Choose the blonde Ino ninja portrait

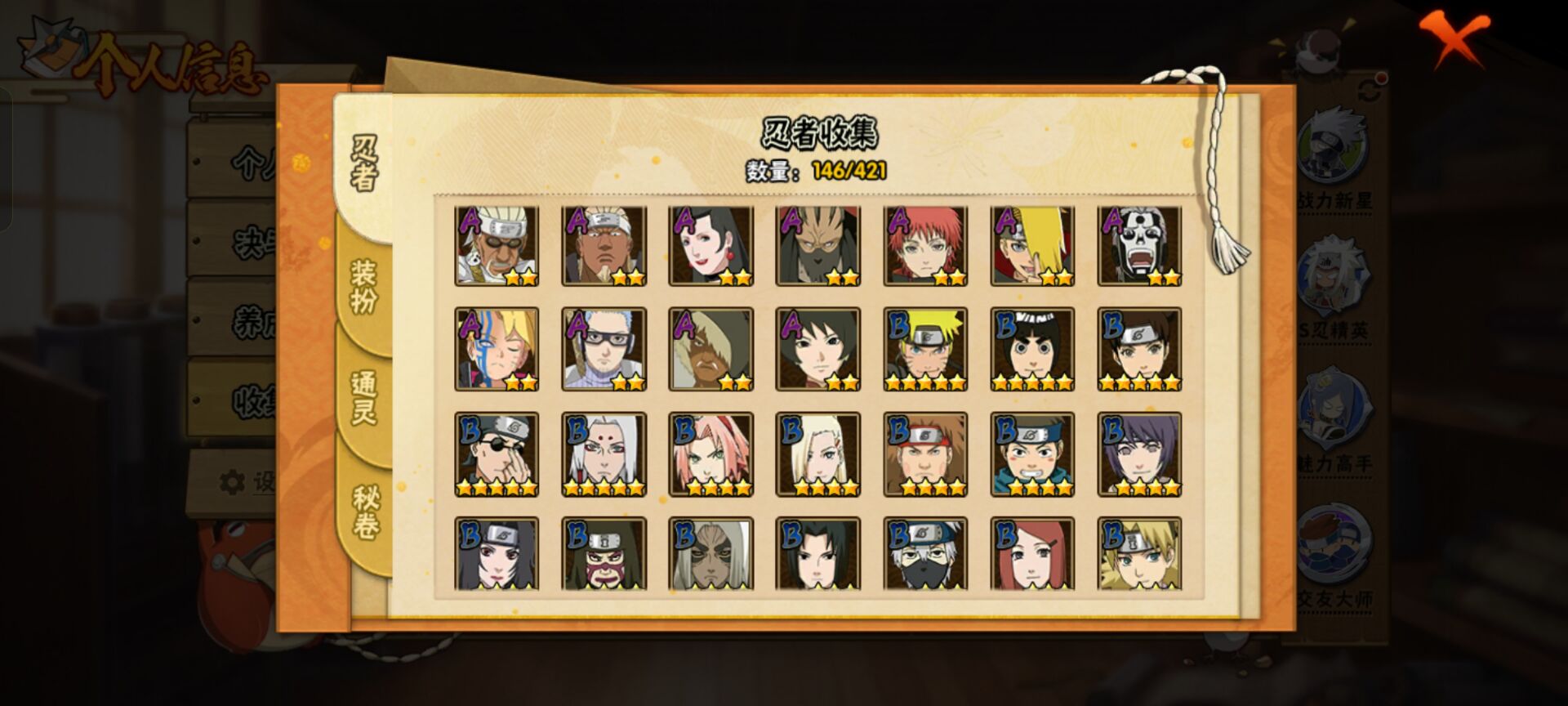click(817, 454)
